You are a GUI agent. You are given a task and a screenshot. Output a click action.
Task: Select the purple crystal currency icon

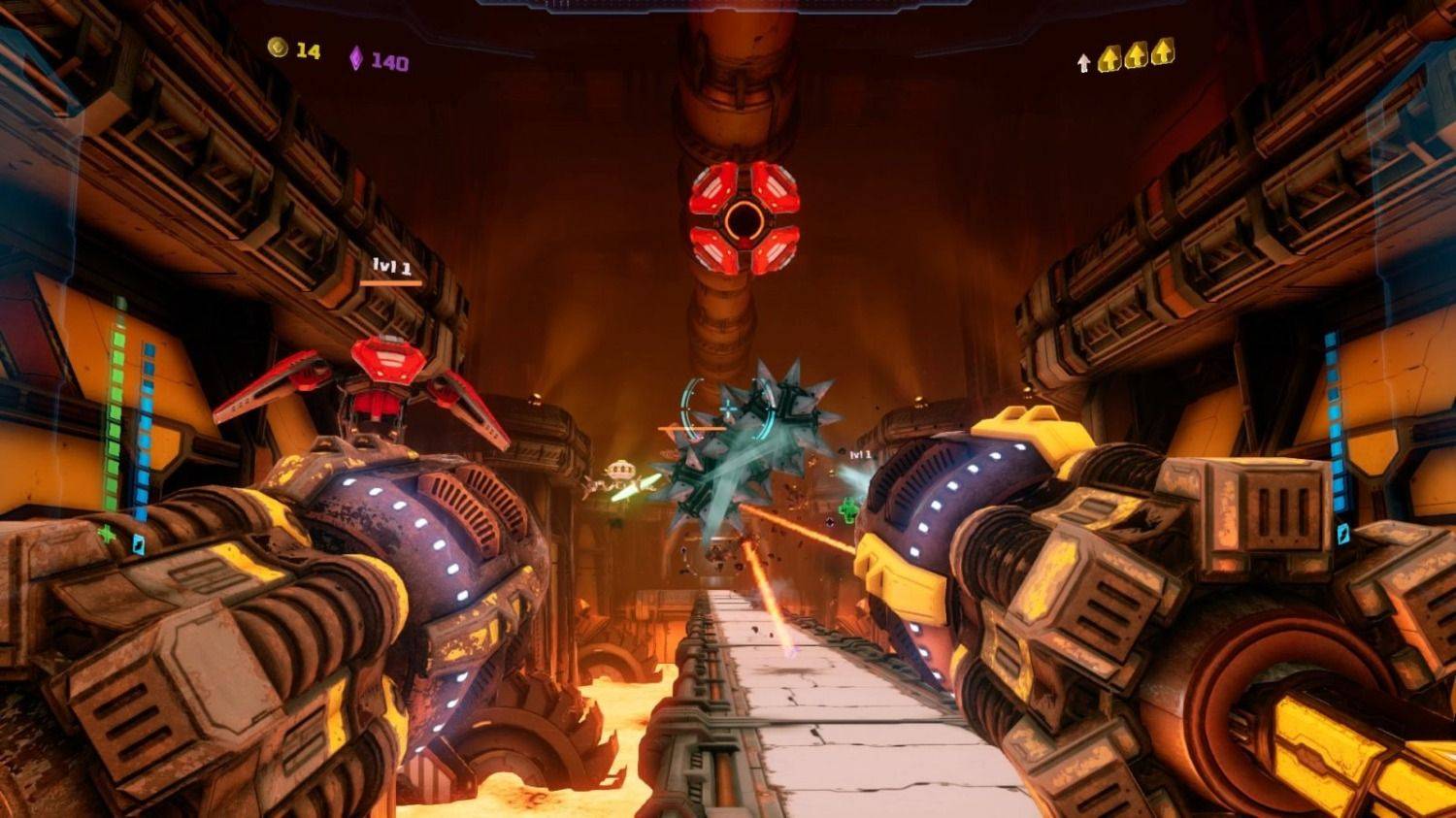[358, 58]
